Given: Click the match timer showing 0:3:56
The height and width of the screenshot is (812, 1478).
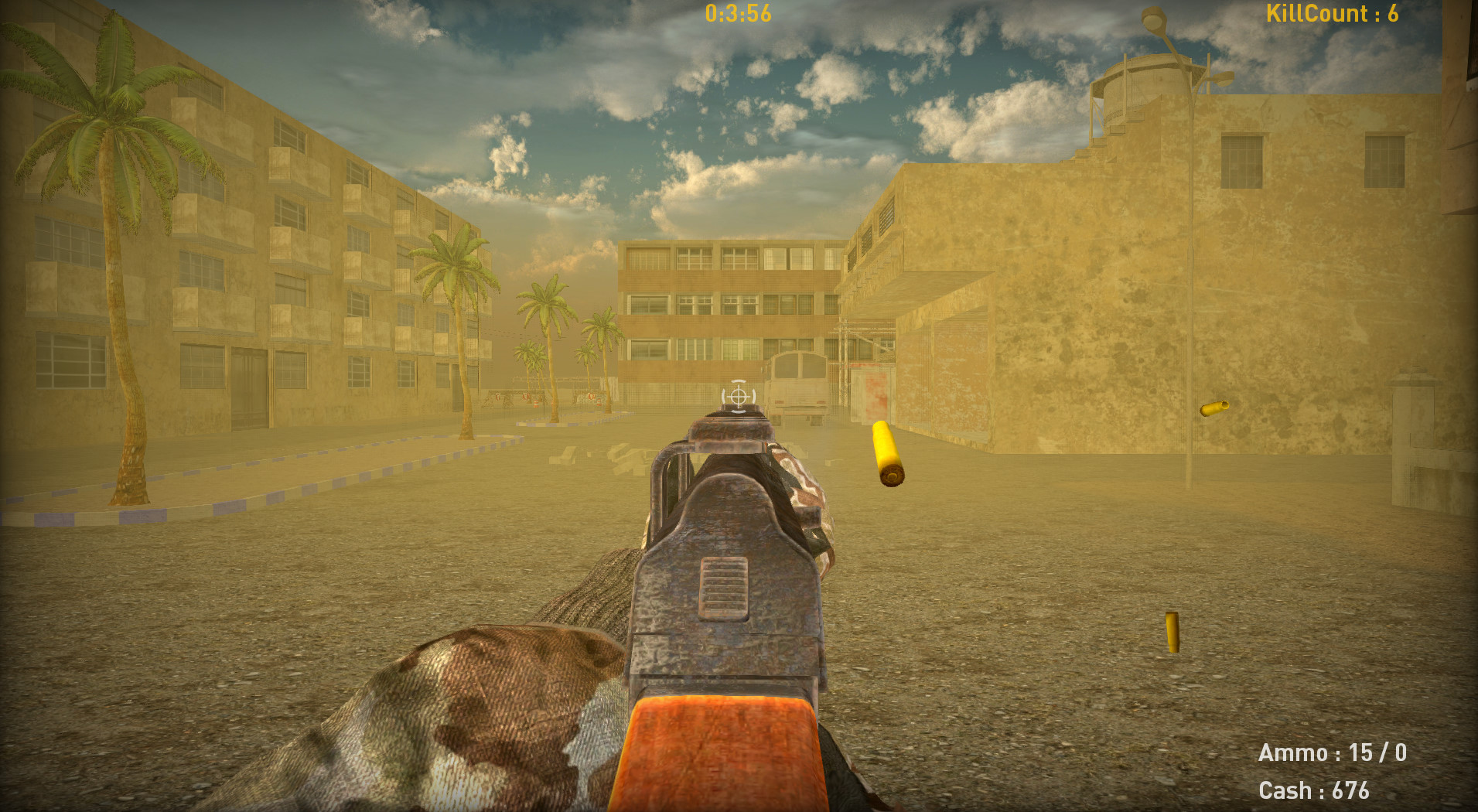Looking at the screenshot, I should click(x=737, y=13).
